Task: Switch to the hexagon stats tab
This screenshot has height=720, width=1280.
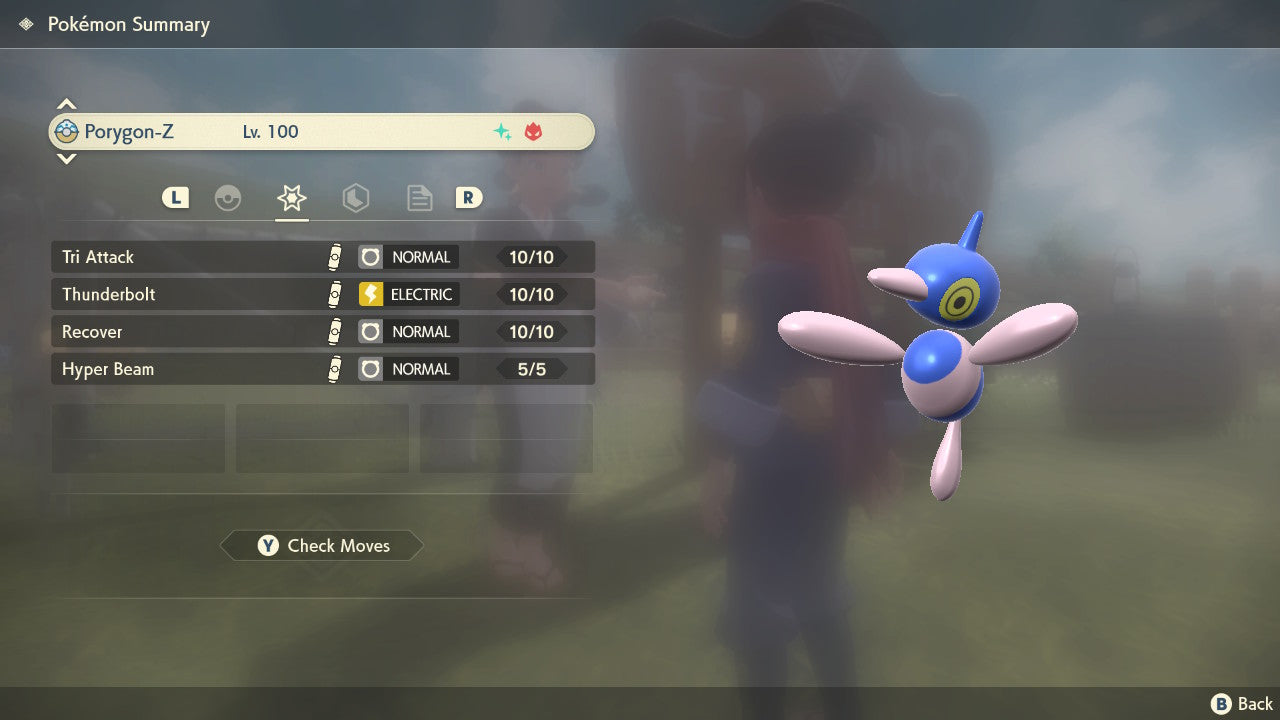Action: [x=355, y=198]
